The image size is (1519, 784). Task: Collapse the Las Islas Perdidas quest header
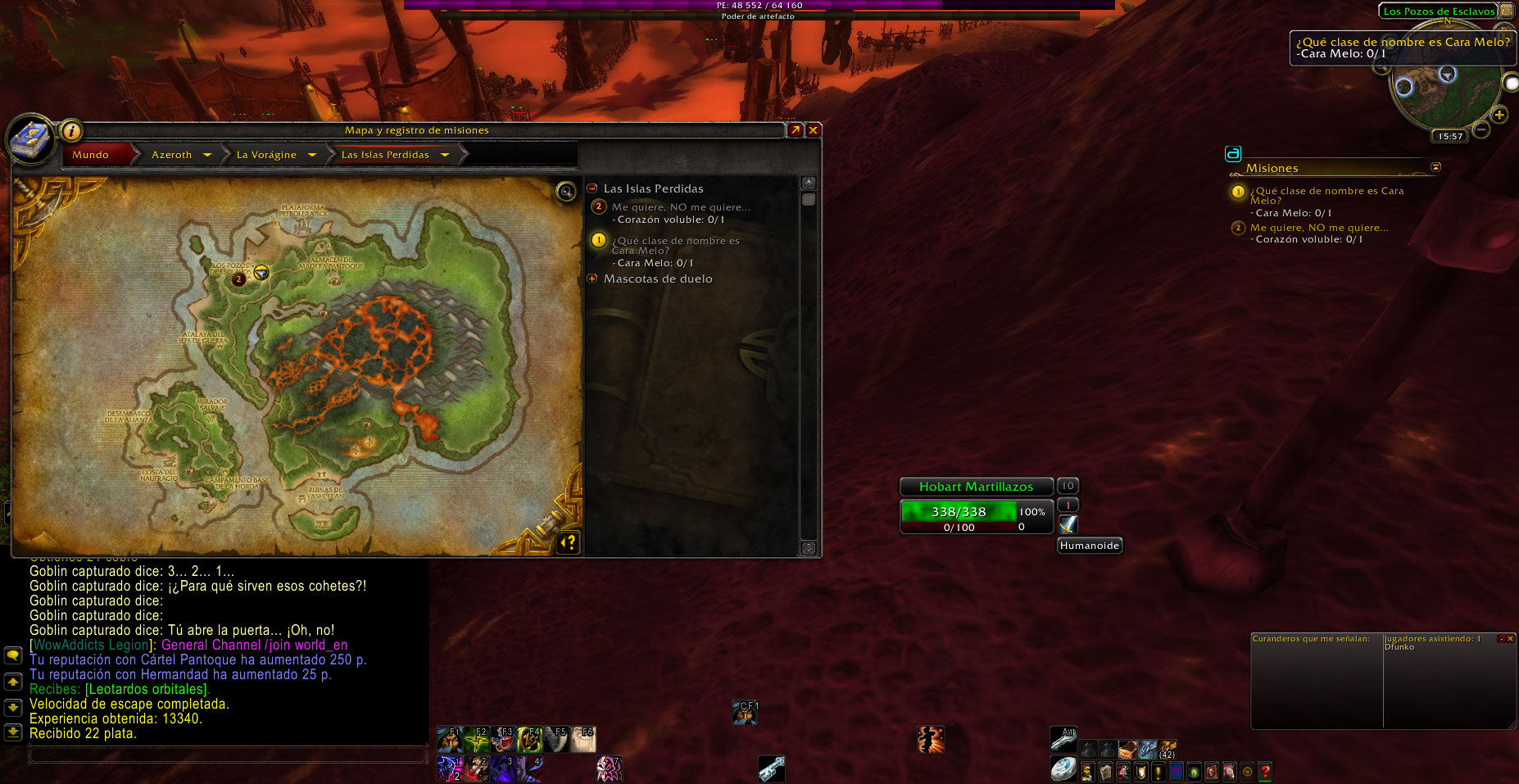coord(592,188)
